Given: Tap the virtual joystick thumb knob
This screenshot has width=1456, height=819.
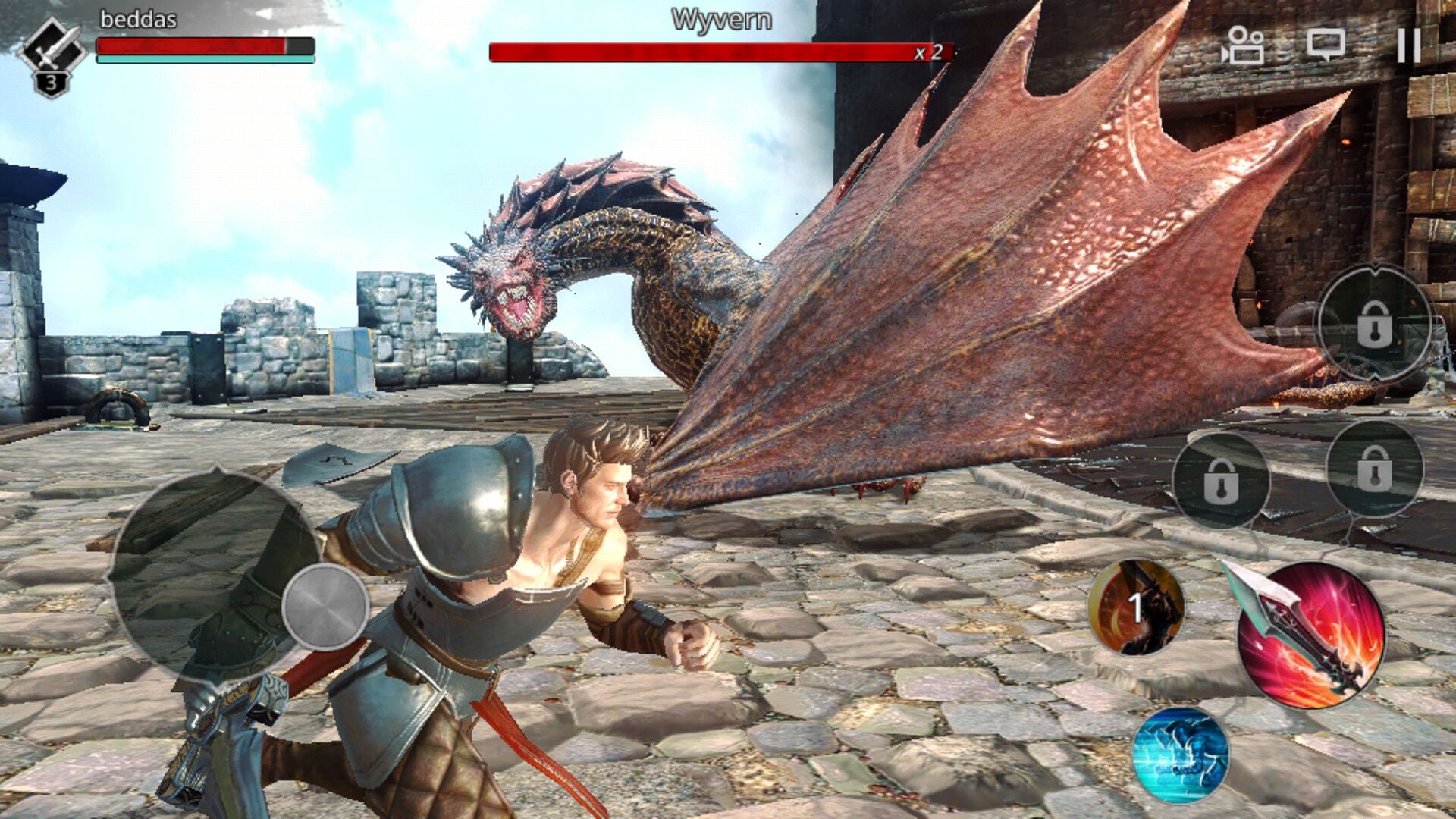Looking at the screenshot, I should point(325,607).
